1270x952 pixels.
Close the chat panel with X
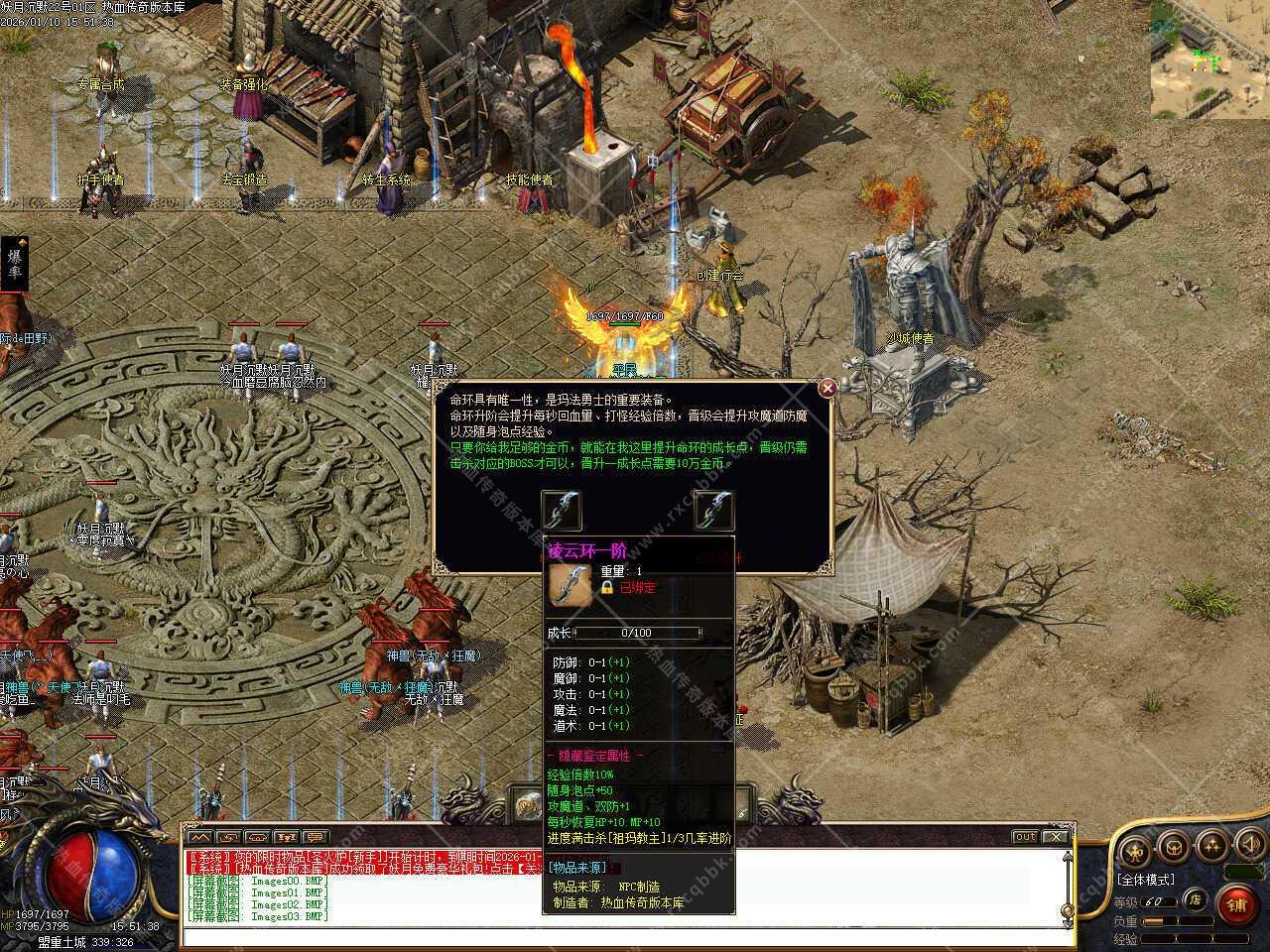[x=1056, y=837]
